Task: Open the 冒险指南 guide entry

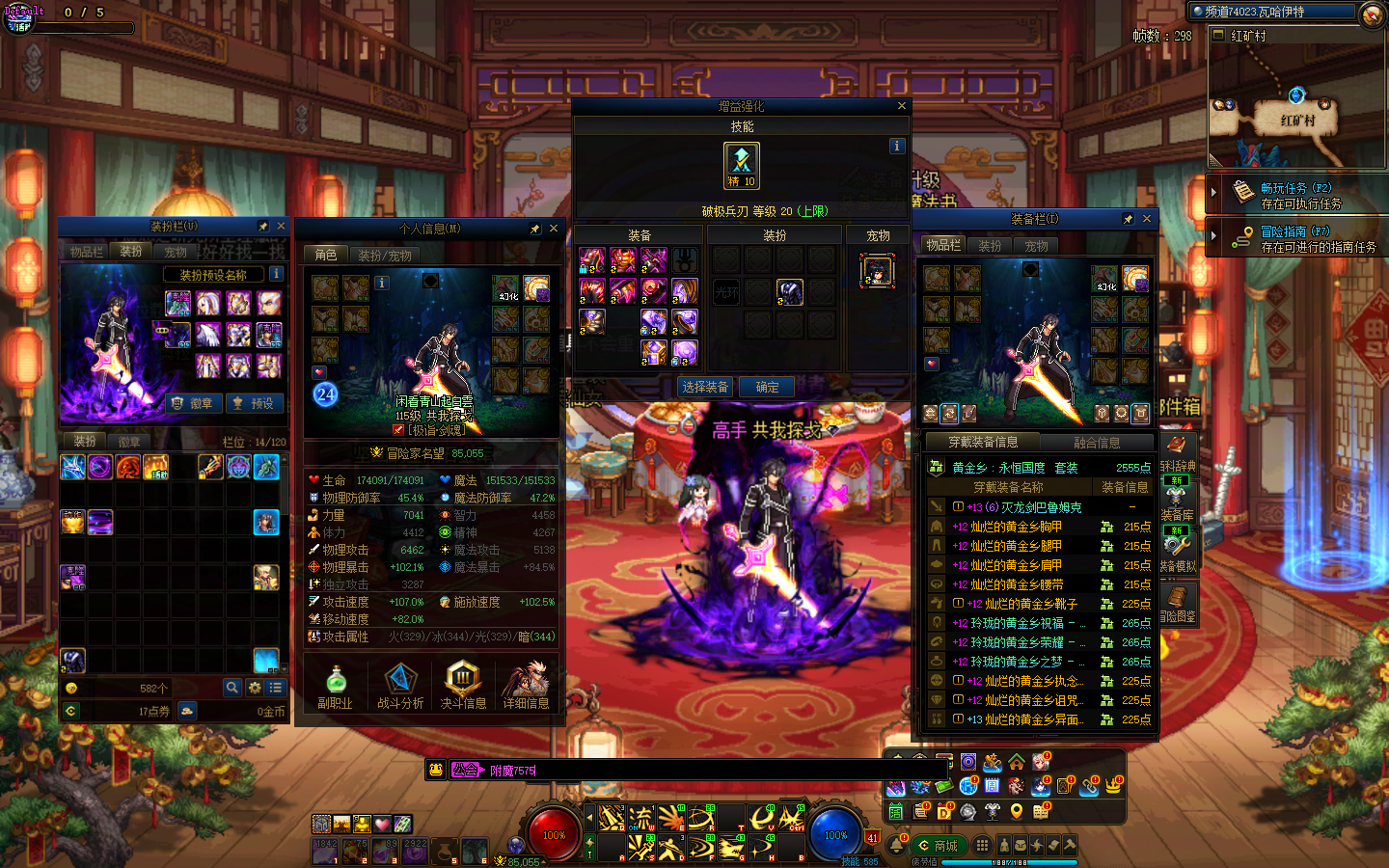Action: (1296, 238)
